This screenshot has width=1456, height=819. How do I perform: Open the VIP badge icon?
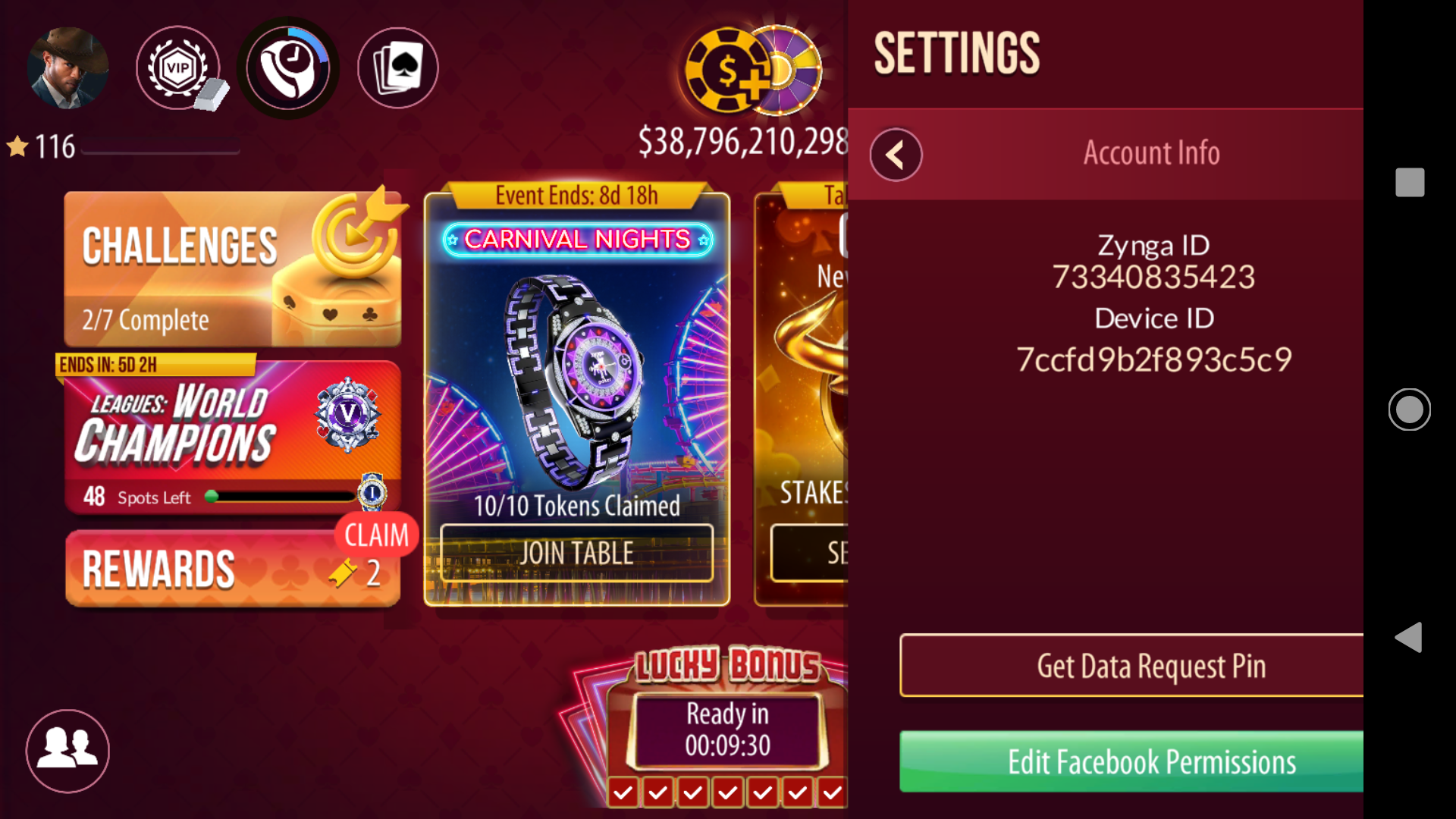[178, 68]
